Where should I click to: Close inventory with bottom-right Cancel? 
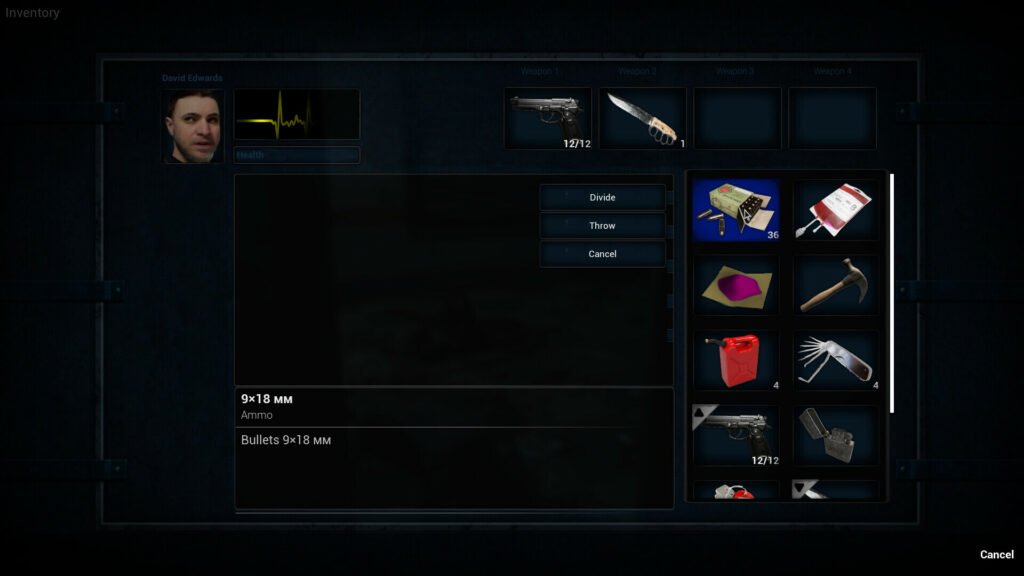pos(996,555)
